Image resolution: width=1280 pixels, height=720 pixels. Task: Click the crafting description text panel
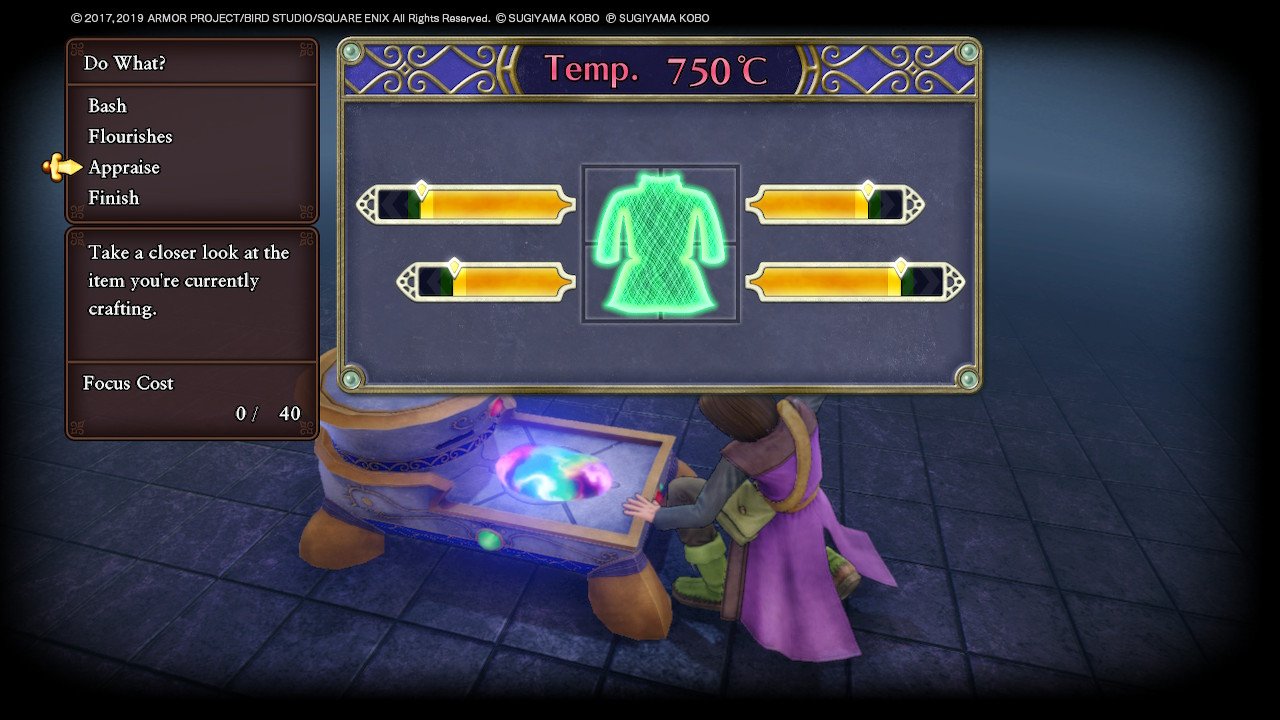tap(190, 281)
